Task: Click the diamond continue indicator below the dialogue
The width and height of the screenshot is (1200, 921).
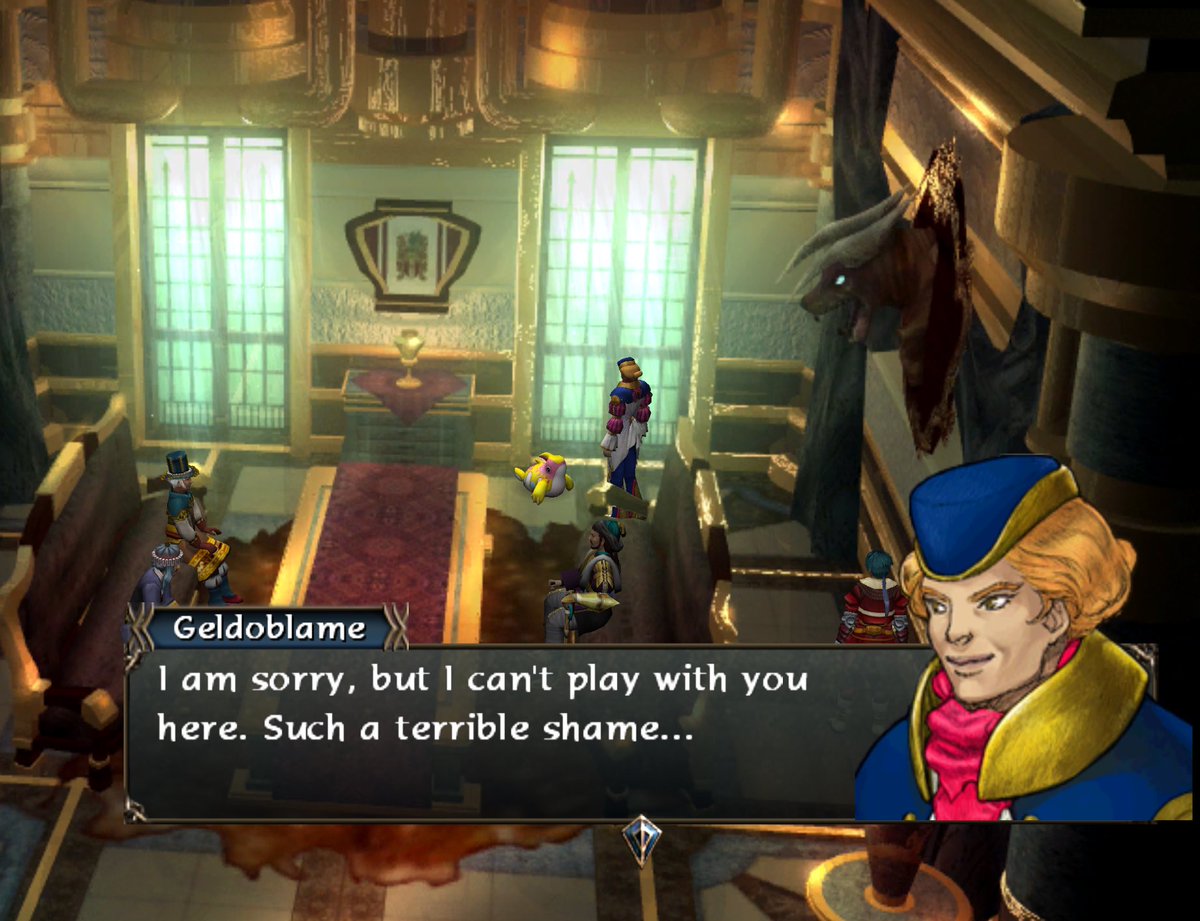Action: coord(641,841)
